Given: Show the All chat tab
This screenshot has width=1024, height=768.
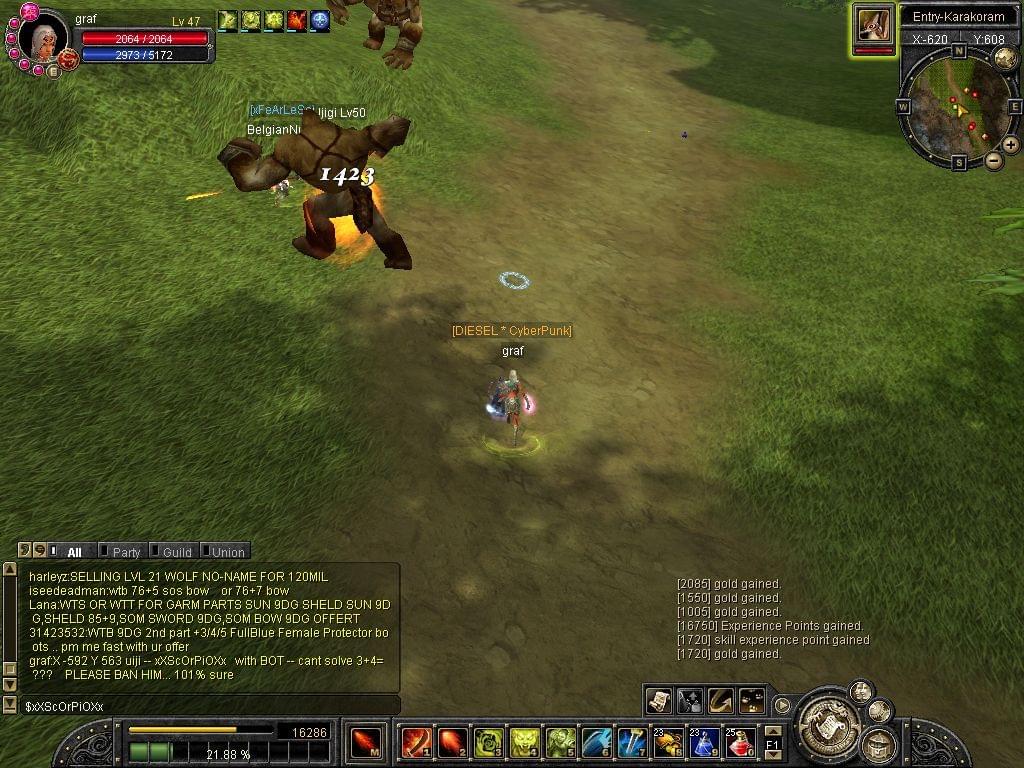Looking at the screenshot, I should pyautogui.click(x=74, y=552).
